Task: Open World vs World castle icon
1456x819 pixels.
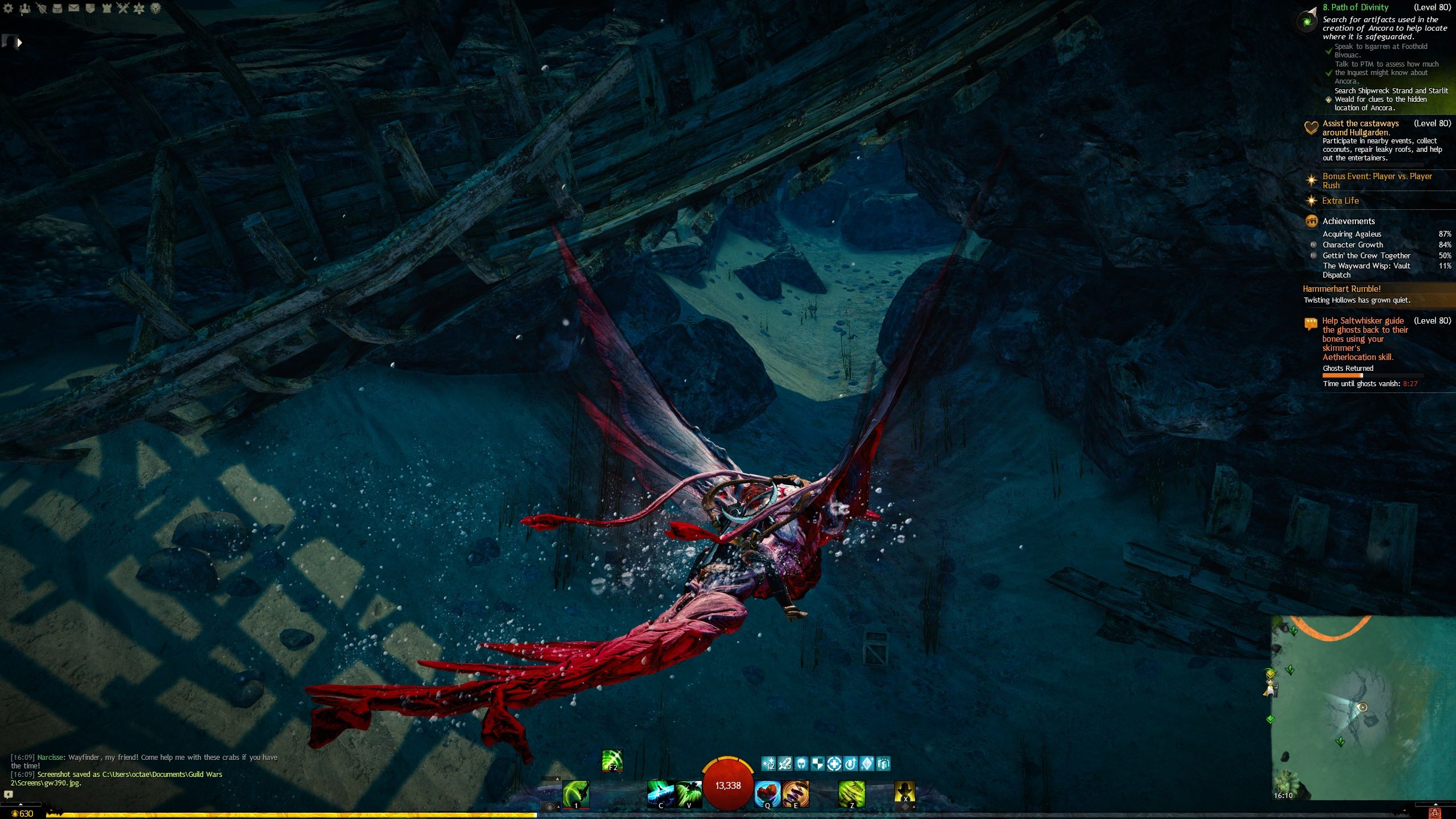Action: coord(106,9)
